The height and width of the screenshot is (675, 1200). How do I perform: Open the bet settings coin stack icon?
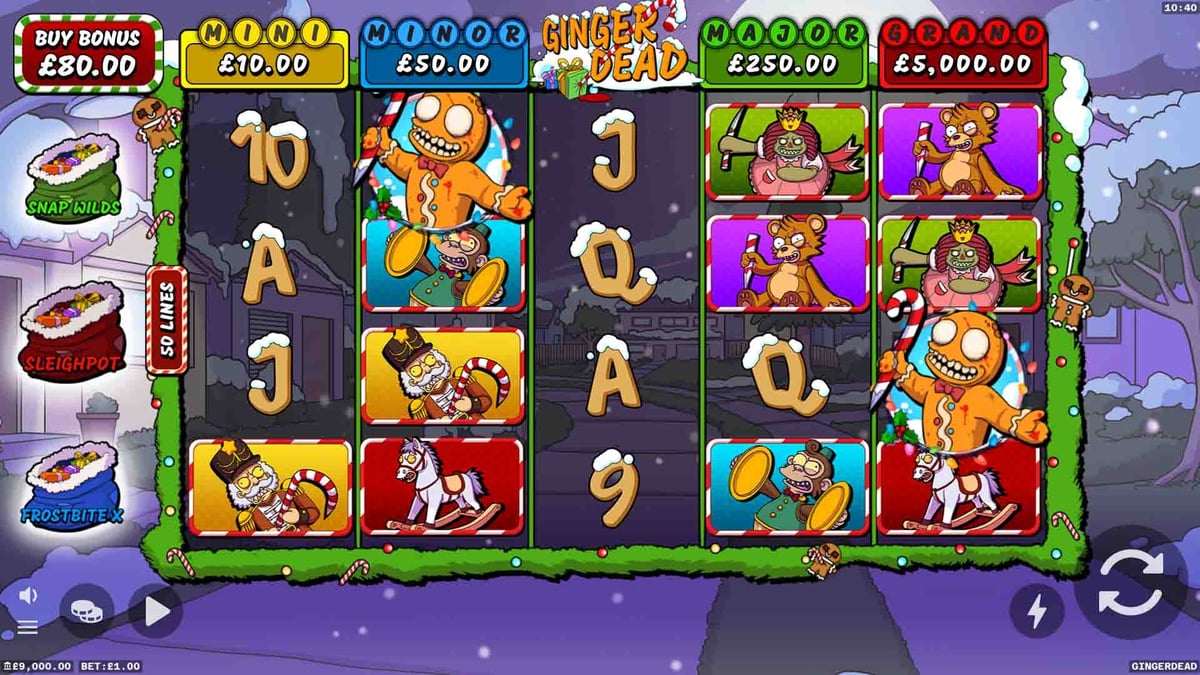[x=86, y=610]
